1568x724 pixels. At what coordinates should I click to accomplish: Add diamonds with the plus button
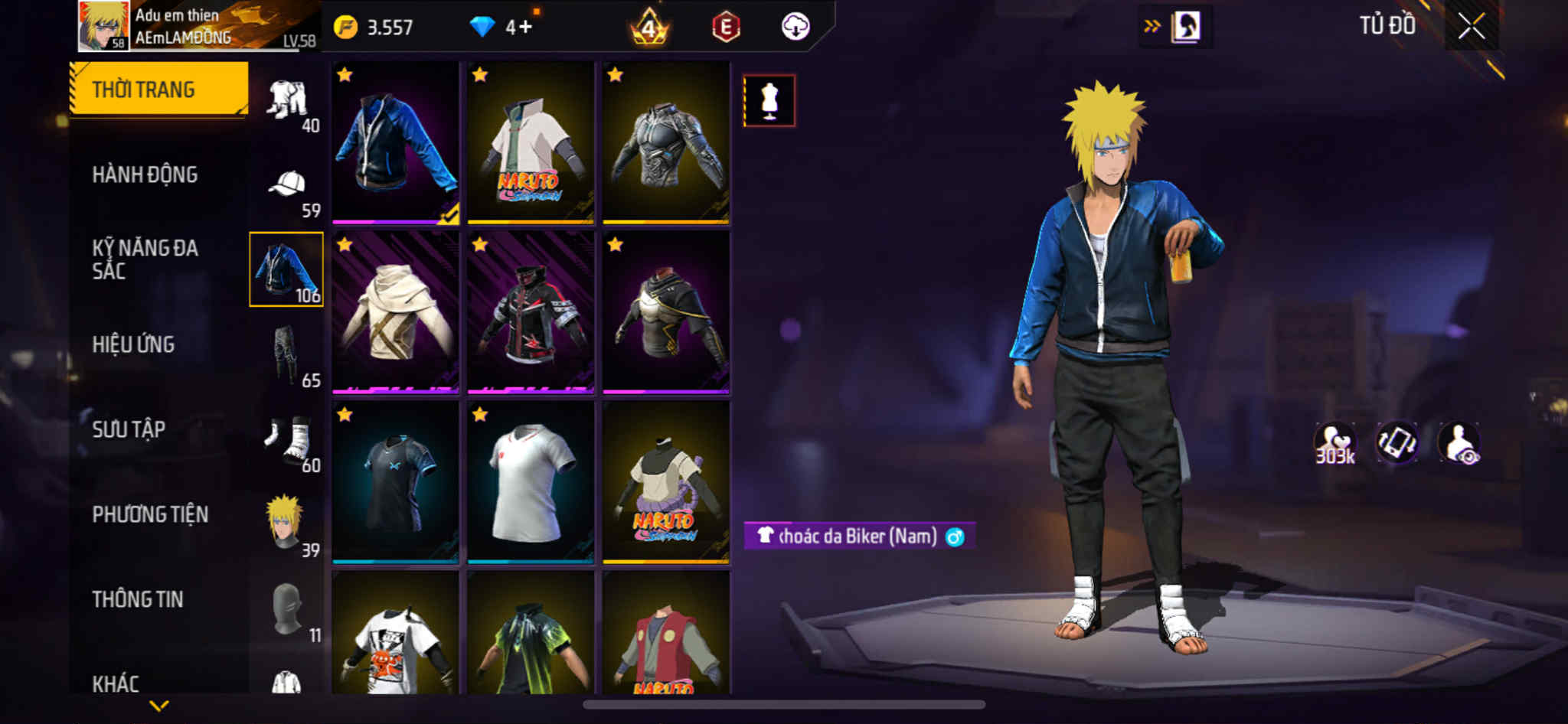tap(526, 28)
